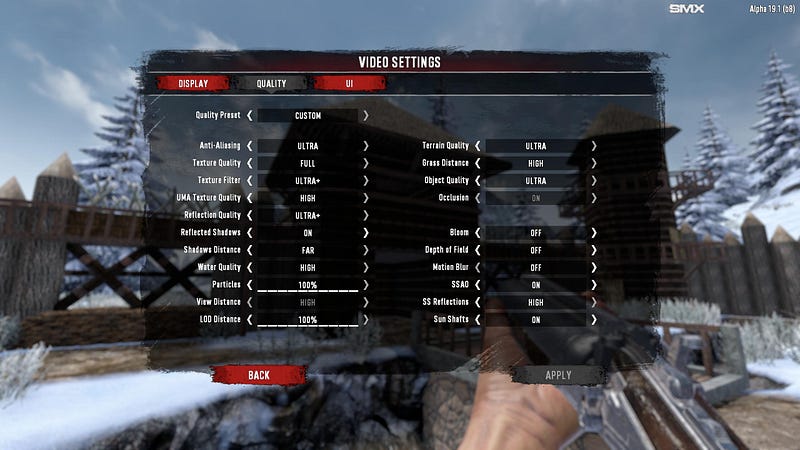Open the Quality tab
This screenshot has width=800, height=450.
pyautogui.click(x=271, y=83)
